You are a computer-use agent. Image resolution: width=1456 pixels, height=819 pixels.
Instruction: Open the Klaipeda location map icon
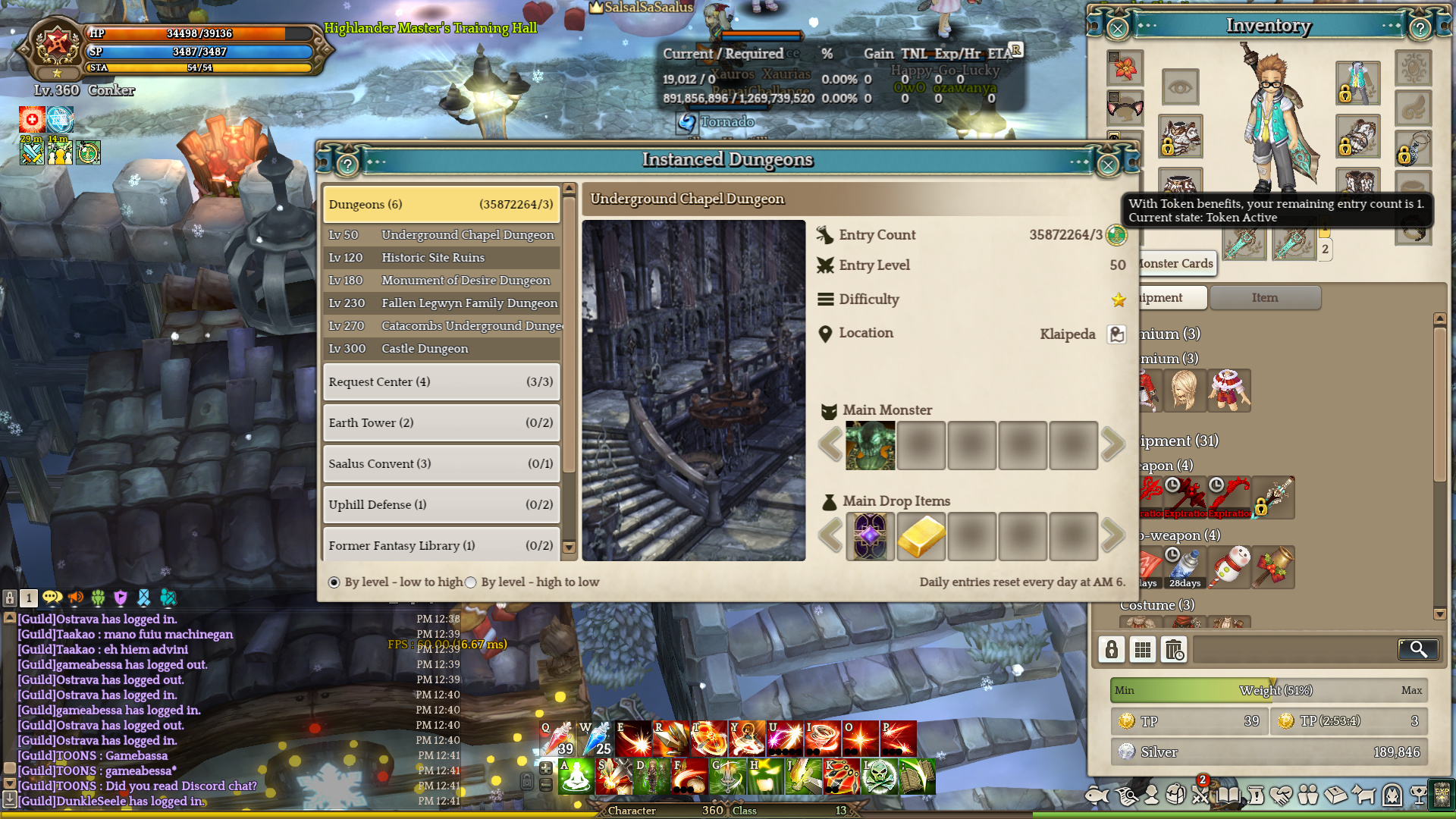1116,334
